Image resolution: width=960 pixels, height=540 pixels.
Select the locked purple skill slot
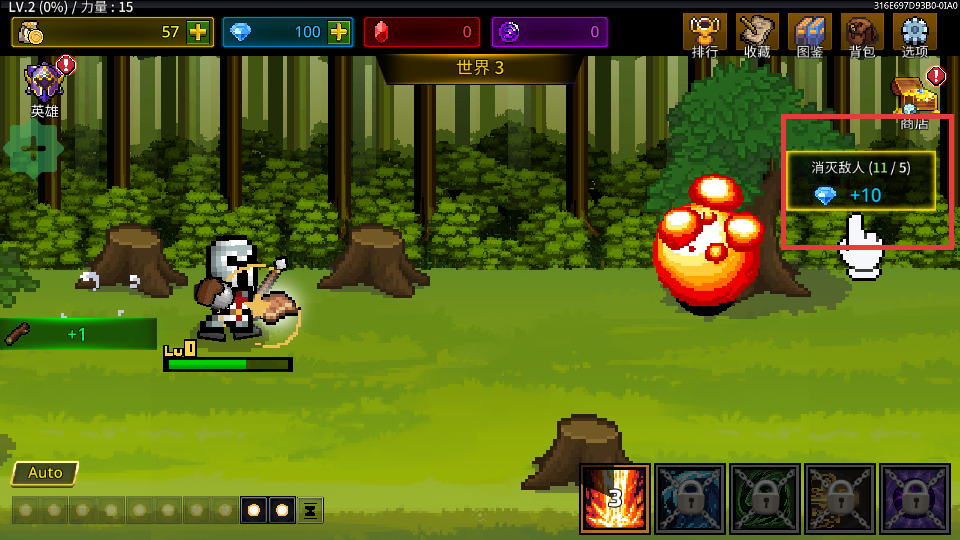point(914,498)
